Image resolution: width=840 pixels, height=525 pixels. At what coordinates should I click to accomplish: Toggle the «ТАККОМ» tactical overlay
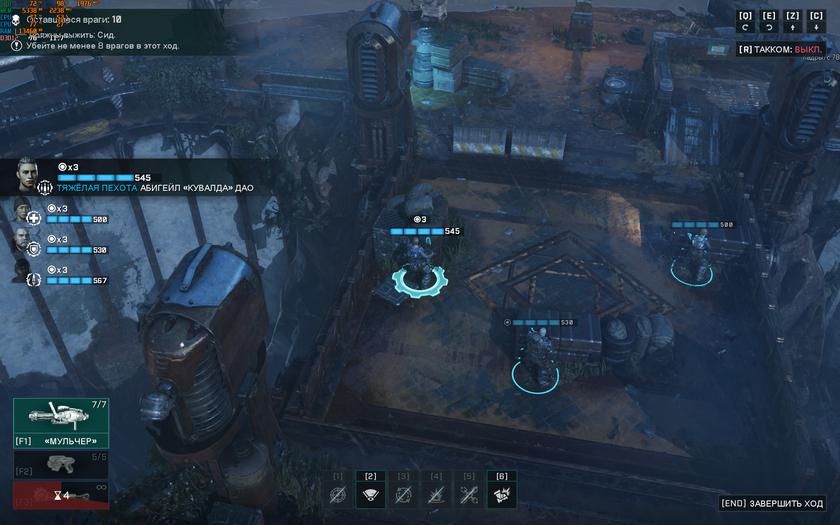778,49
